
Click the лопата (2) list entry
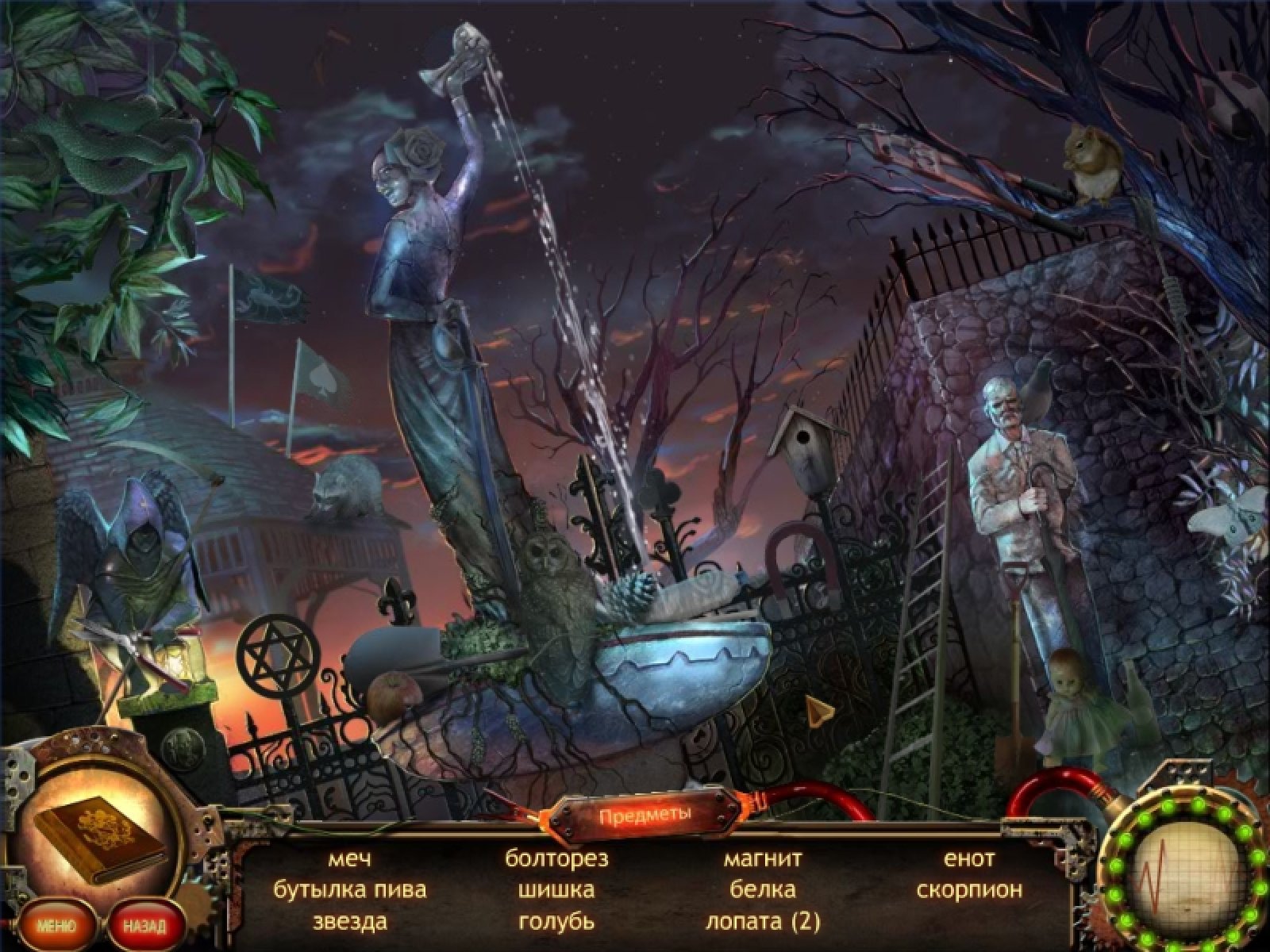click(x=763, y=922)
